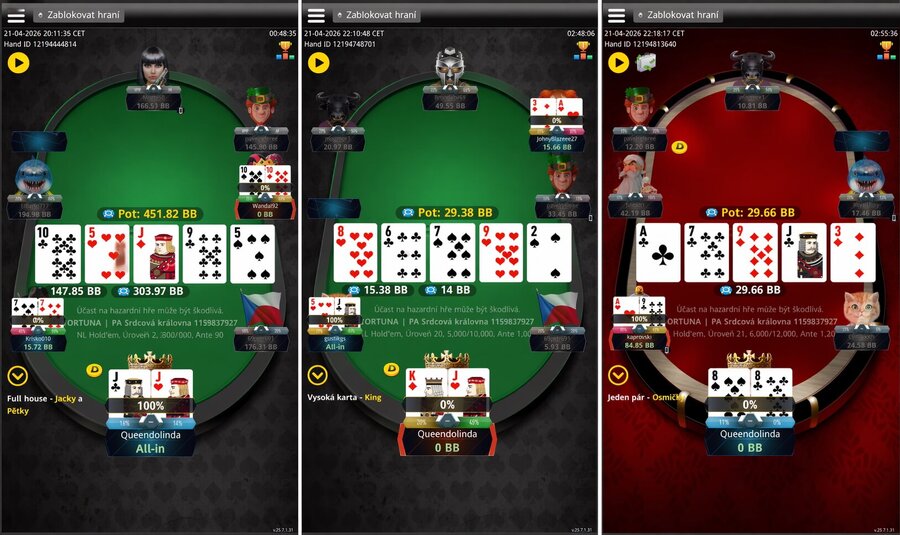Click Zablokovat hraní on the red table

(x=678, y=15)
